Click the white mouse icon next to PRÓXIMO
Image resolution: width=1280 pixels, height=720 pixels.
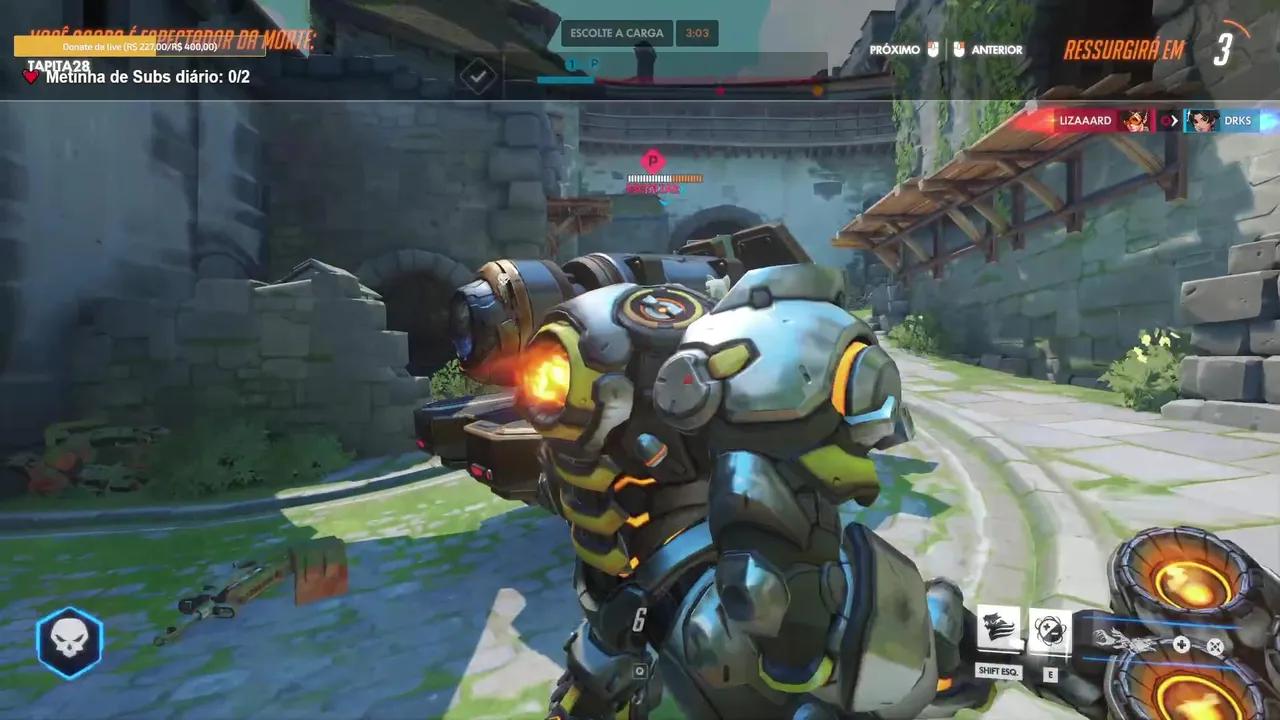click(933, 49)
